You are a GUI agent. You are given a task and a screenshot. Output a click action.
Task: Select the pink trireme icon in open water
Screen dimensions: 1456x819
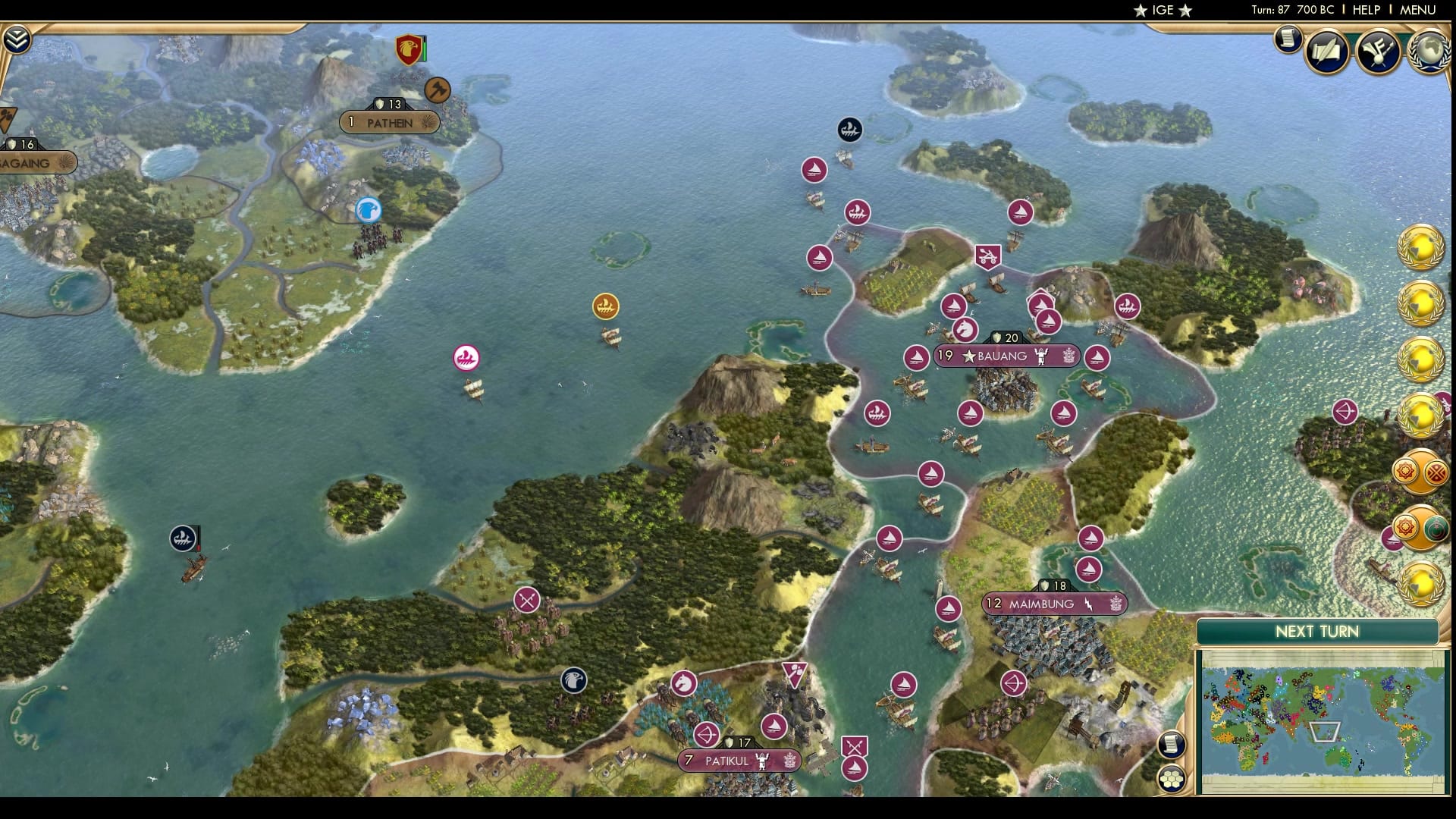click(x=466, y=356)
